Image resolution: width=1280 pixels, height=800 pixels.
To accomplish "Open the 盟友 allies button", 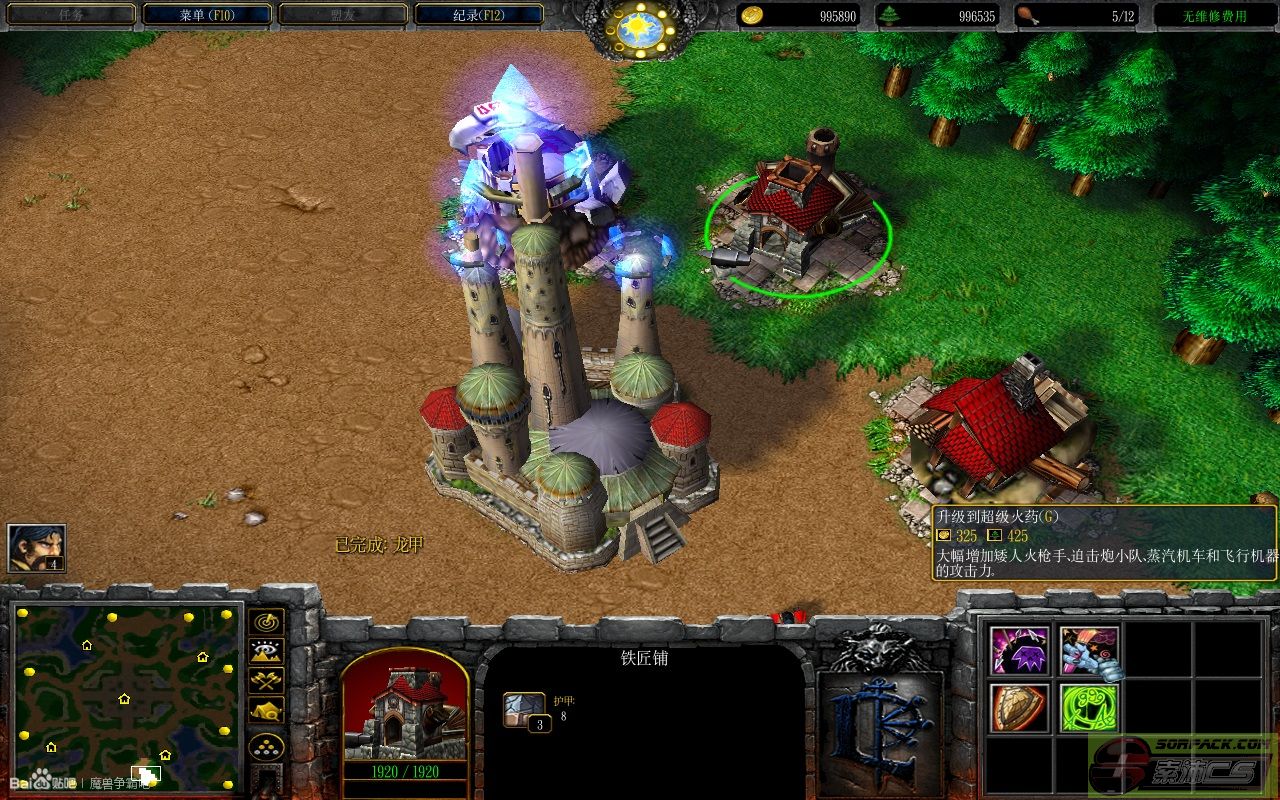I will (342, 15).
